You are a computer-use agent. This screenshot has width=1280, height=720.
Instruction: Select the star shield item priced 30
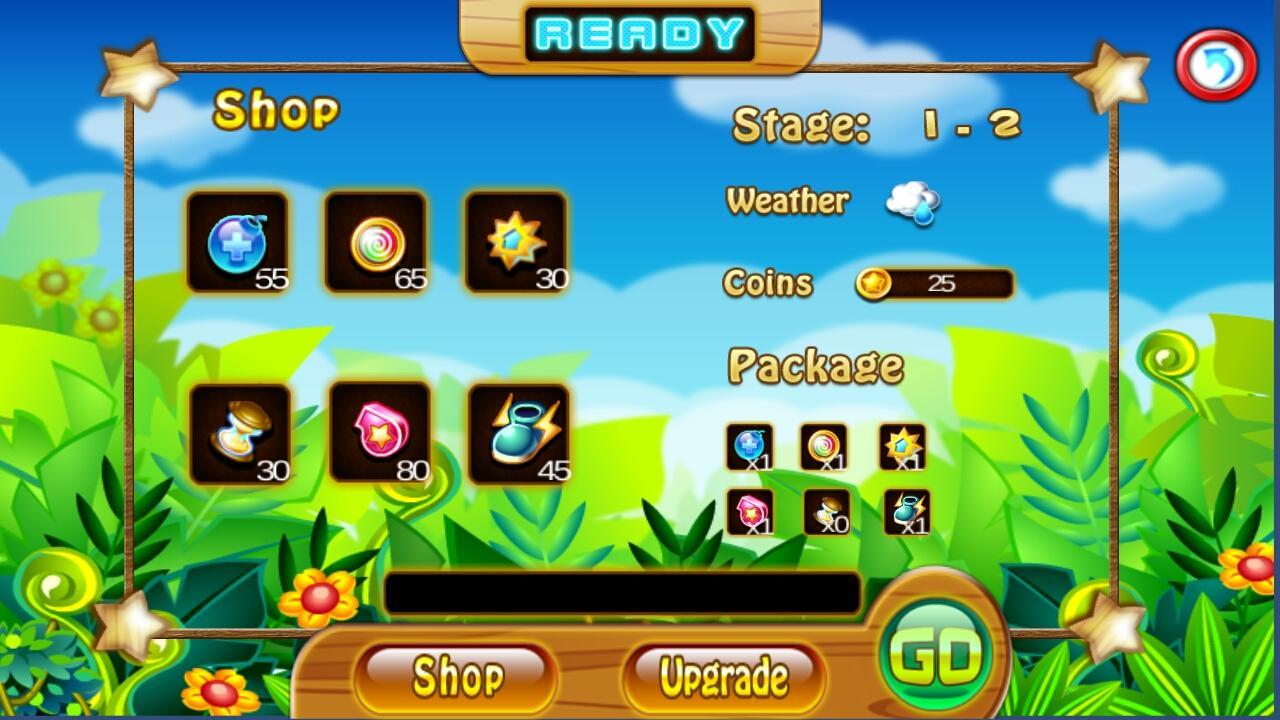click(517, 241)
